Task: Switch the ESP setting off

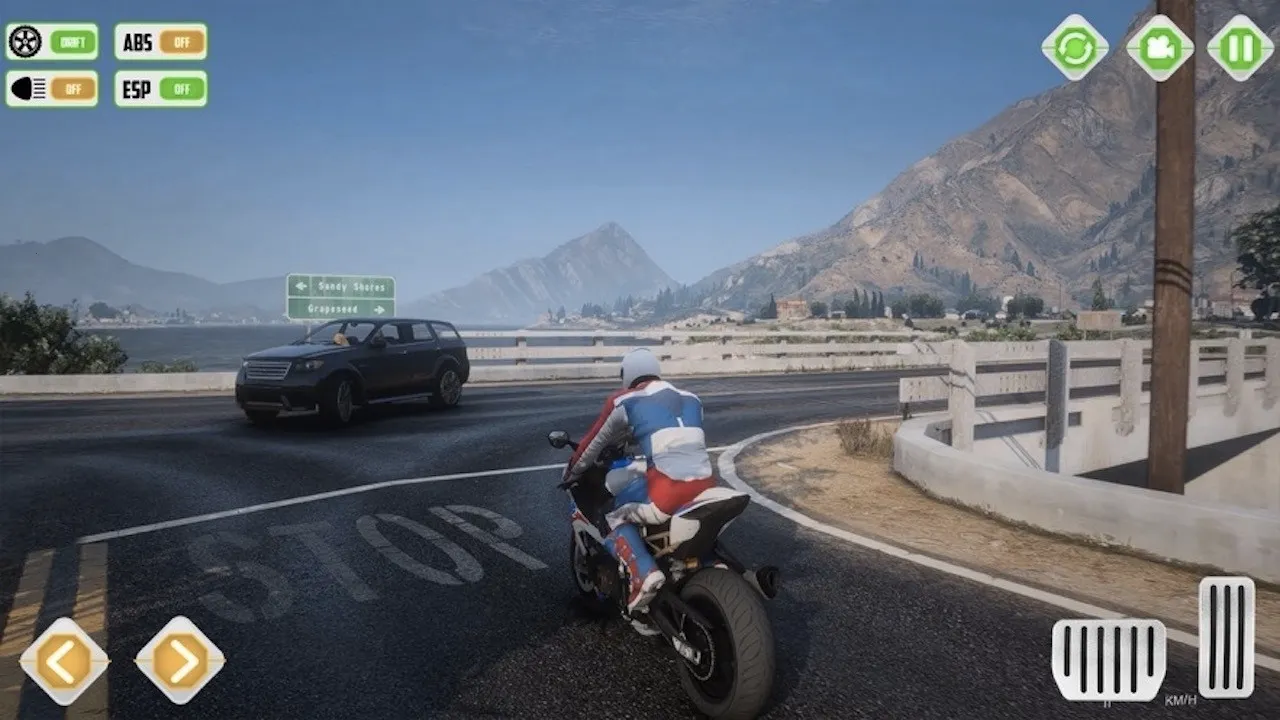Action: coord(181,89)
